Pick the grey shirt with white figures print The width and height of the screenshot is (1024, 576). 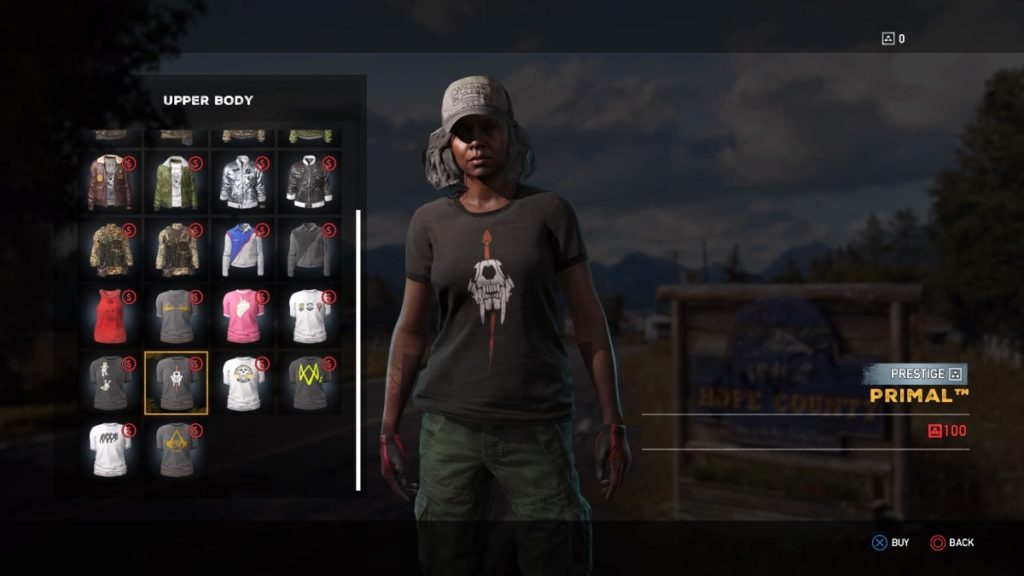coord(109,382)
